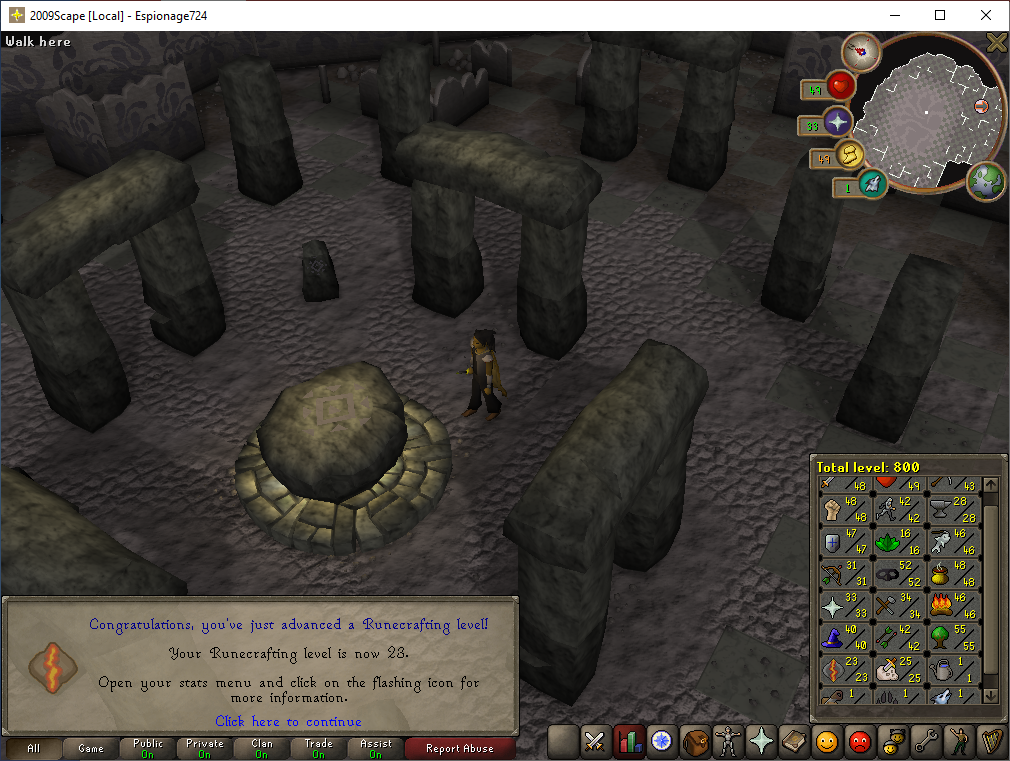The height and width of the screenshot is (761, 1010).
Task: Click here to continue the level-up dialogue
Action: click(x=288, y=721)
